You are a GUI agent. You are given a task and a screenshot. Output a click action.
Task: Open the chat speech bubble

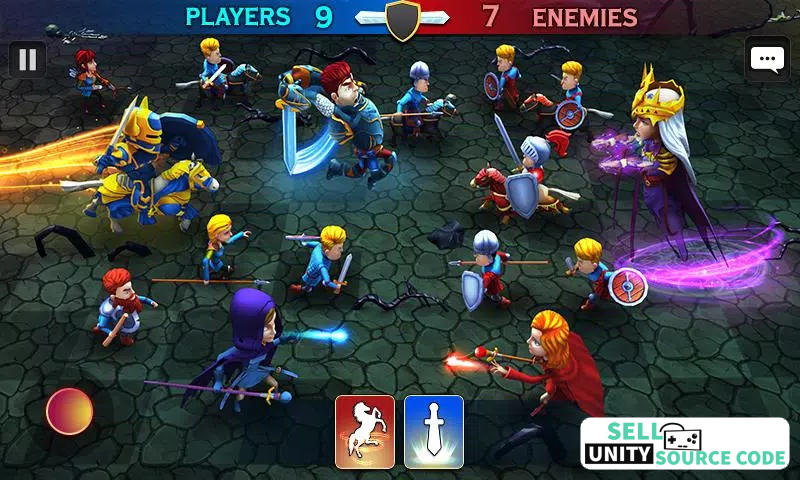coord(767,59)
